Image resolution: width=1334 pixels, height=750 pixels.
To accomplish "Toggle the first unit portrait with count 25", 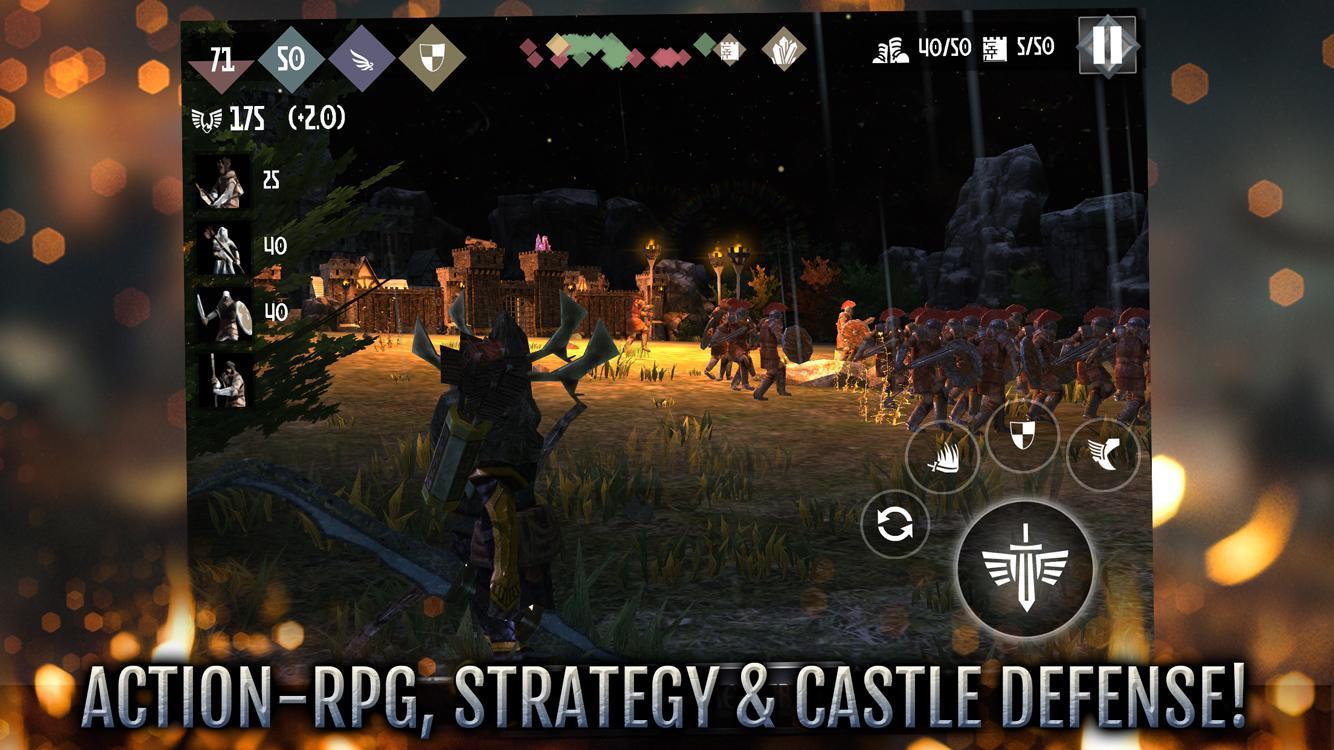I will click(222, 183).
